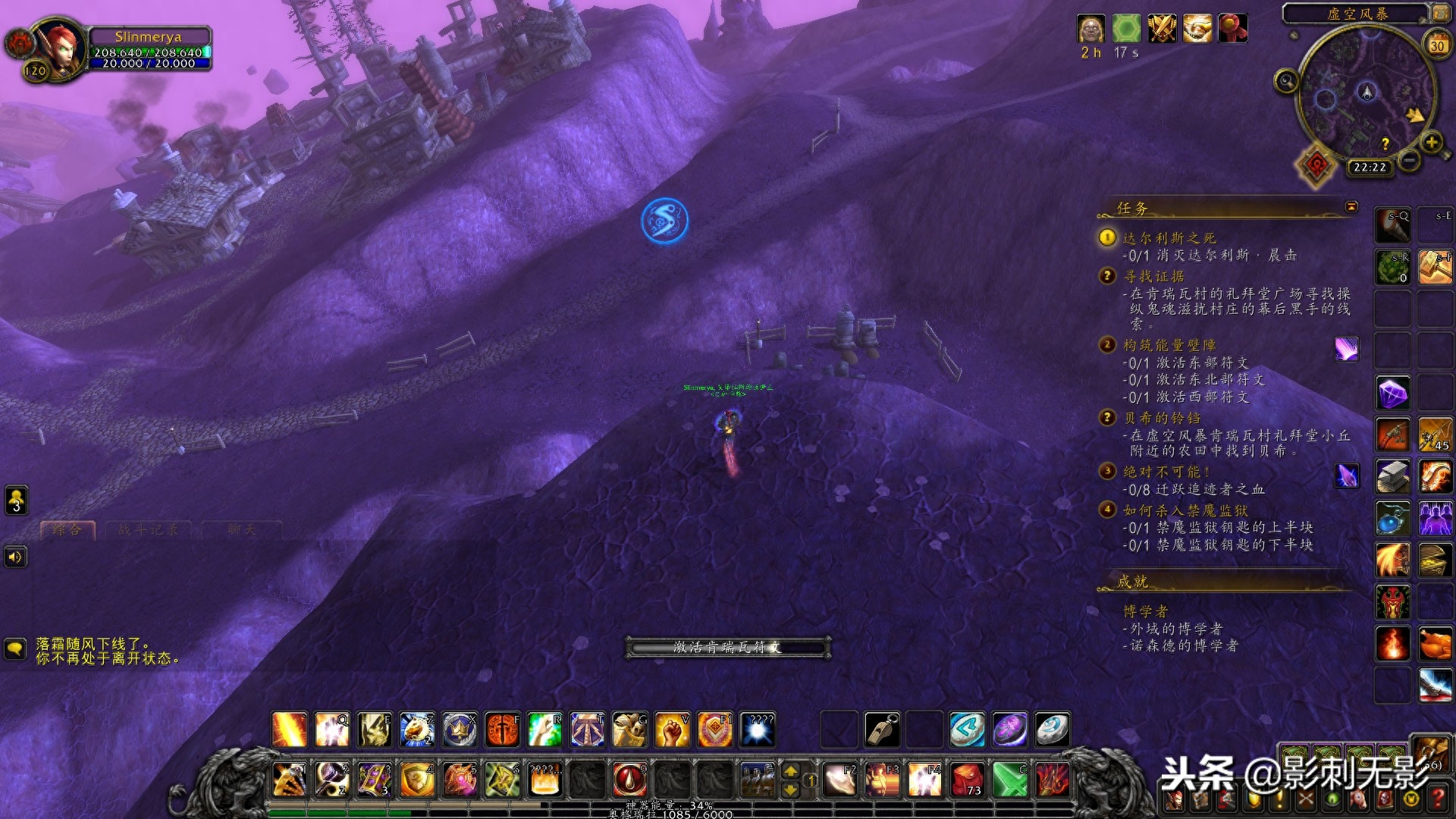Use the 构筑能量壁障 quest item icon

pyautogui.click(x=1347, y=349)
